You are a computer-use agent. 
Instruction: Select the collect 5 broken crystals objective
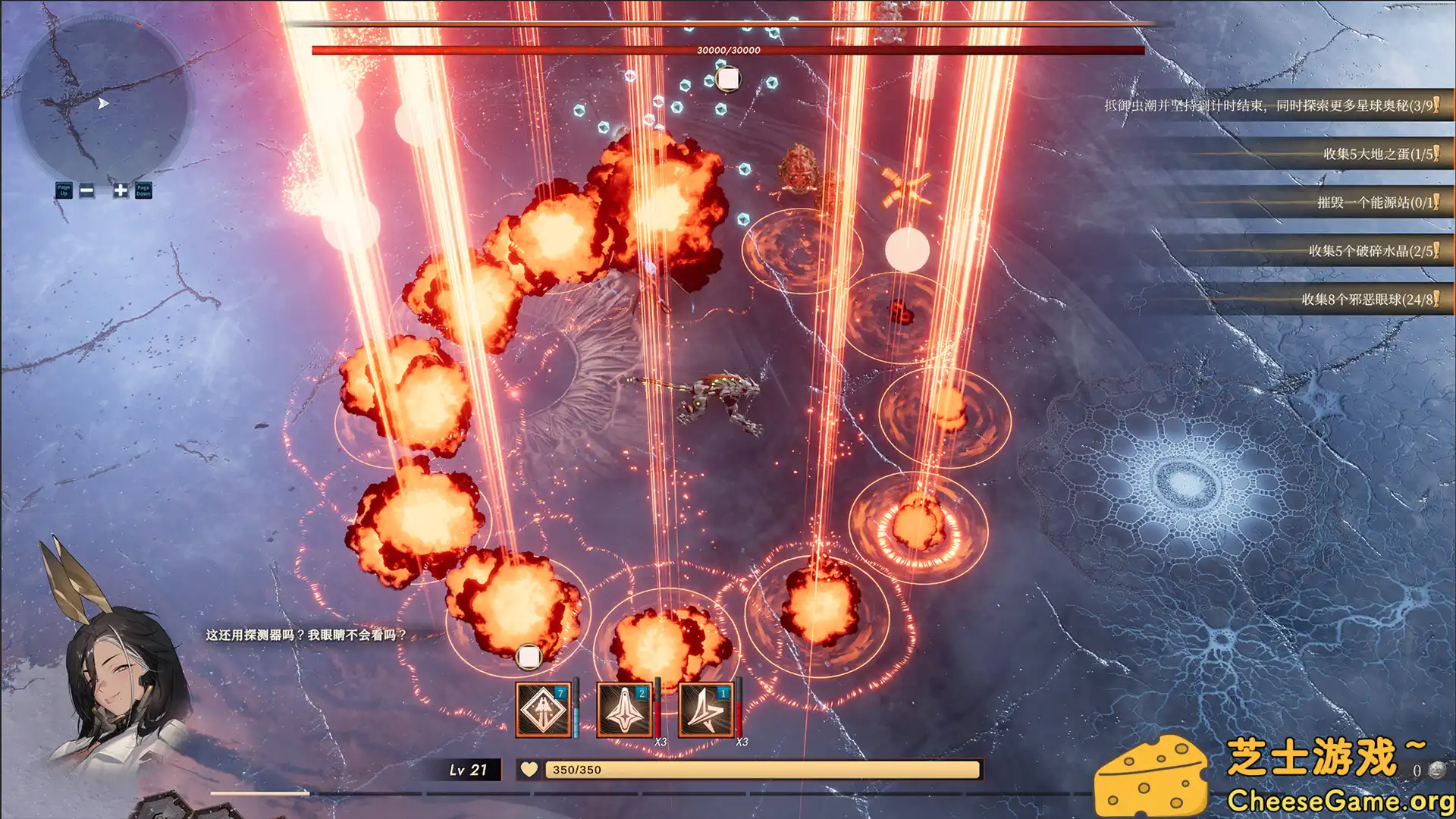point(1371,251)
